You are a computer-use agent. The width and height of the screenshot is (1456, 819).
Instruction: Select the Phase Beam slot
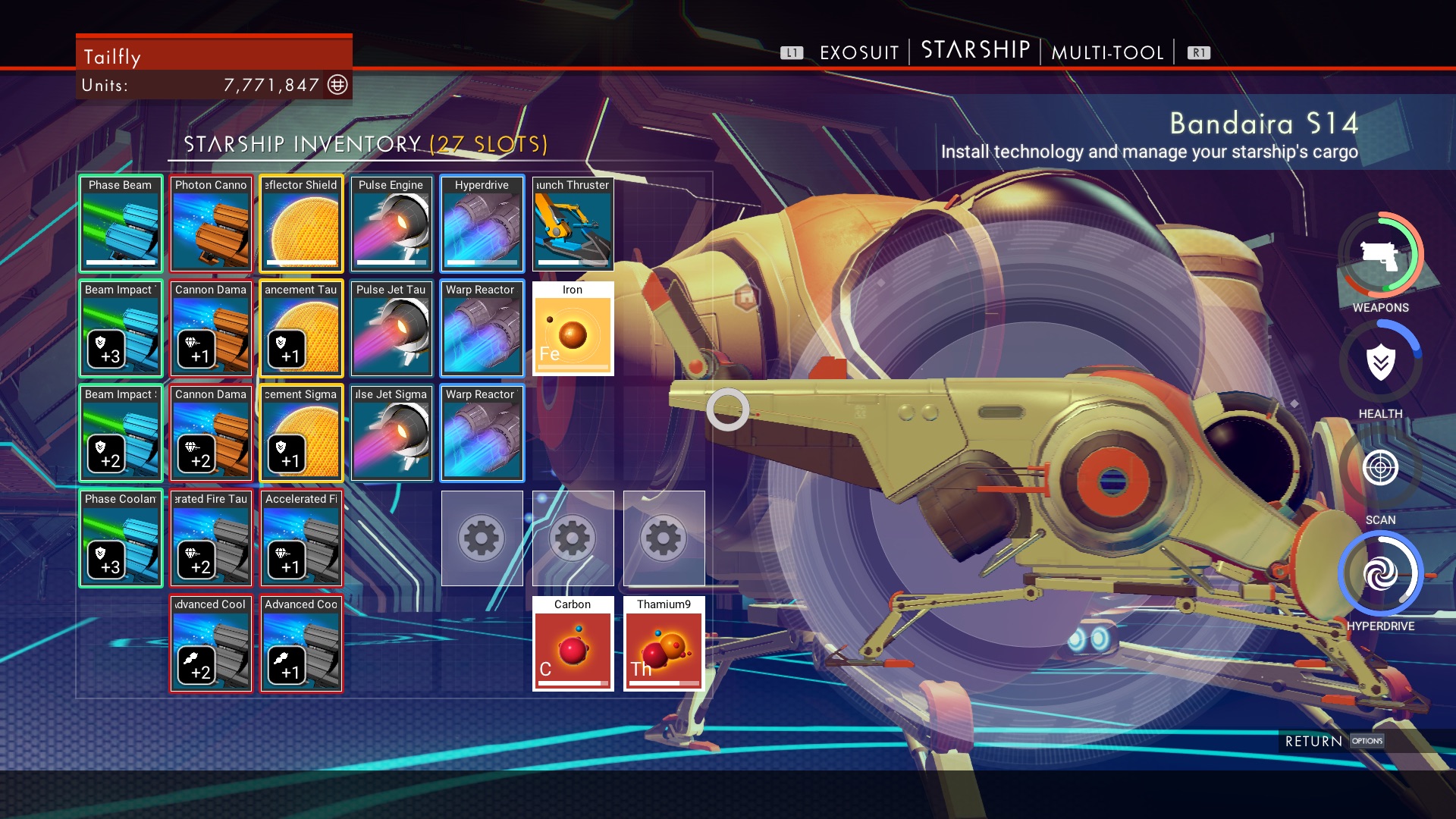point(121,224)
